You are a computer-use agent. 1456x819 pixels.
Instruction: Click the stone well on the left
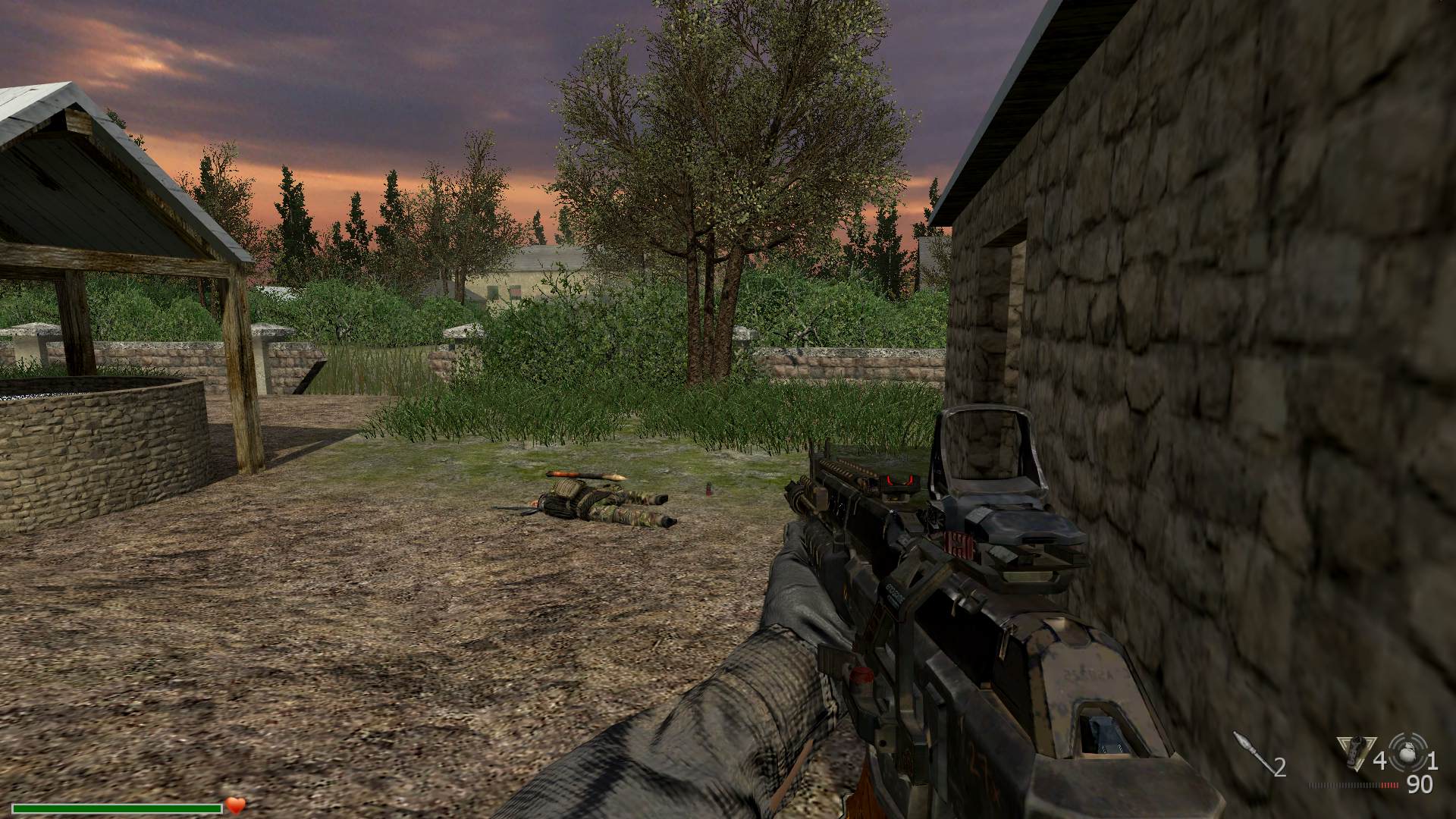pos(99,432)
